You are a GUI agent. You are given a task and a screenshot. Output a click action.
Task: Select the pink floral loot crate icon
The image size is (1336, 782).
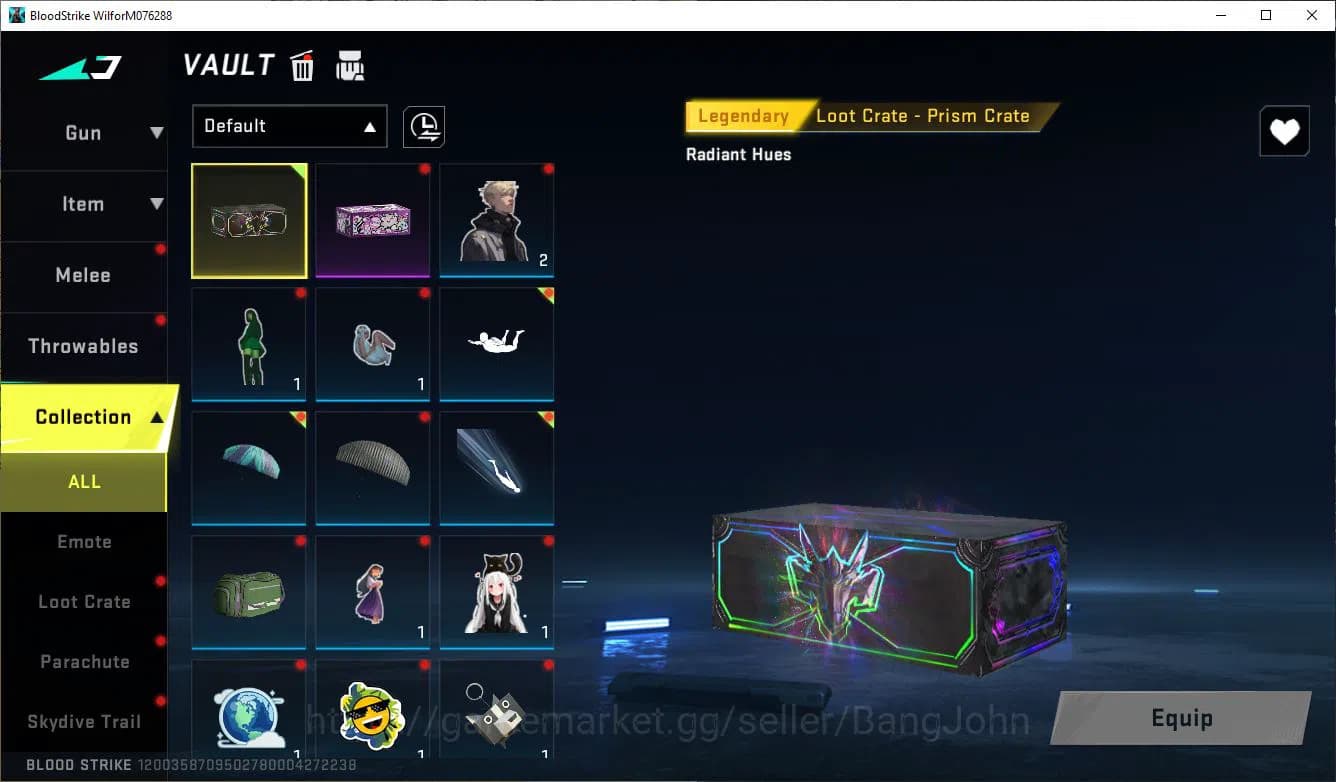click(x=372, y=219)
